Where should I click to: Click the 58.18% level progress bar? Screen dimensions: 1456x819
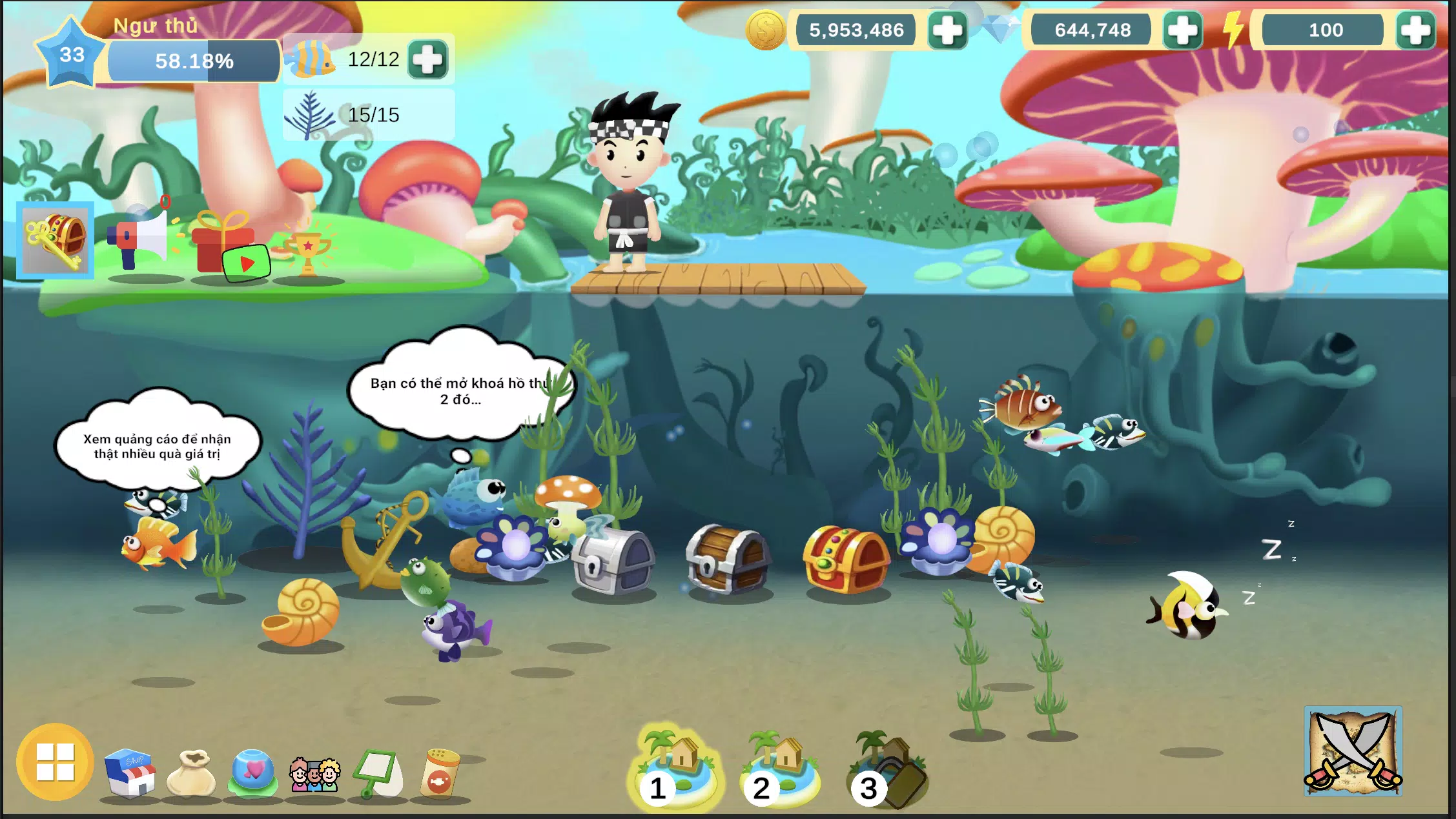pyautogui.click(x=194, y=61)
